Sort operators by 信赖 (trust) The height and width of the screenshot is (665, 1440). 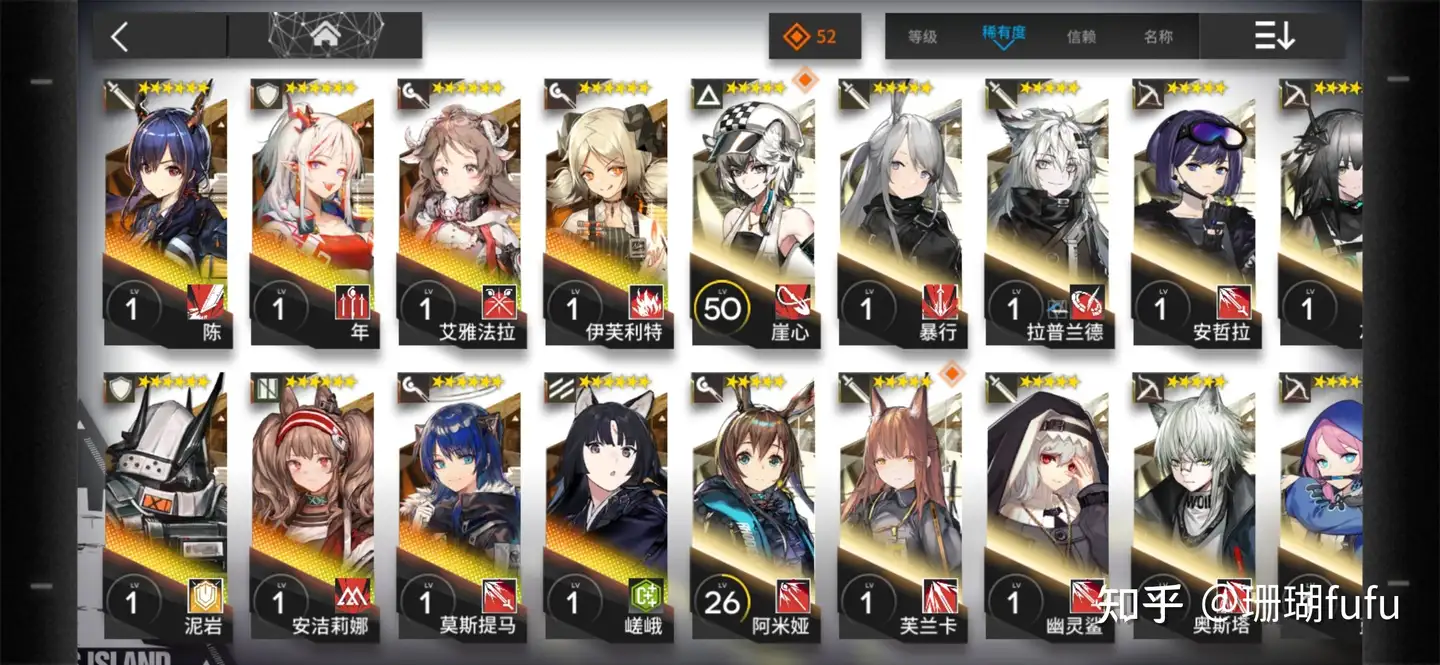[1081, 37]
